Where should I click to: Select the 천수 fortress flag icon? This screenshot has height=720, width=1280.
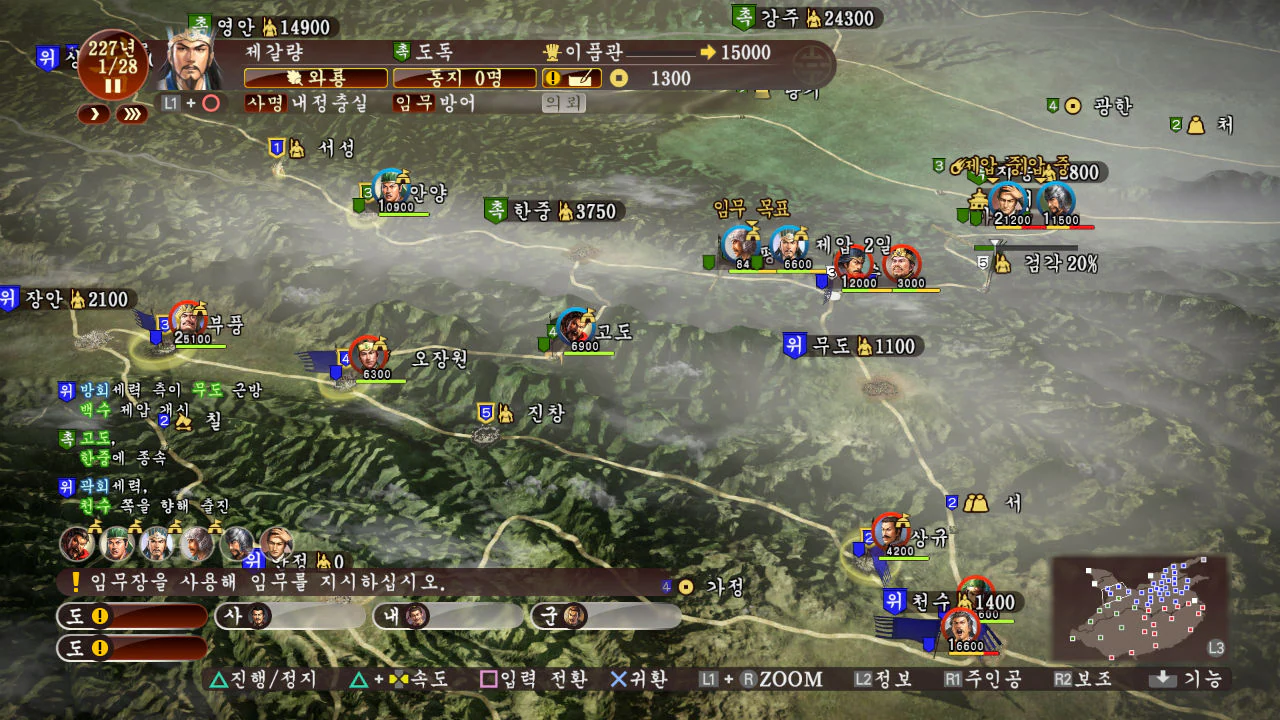tap(895, 603)
